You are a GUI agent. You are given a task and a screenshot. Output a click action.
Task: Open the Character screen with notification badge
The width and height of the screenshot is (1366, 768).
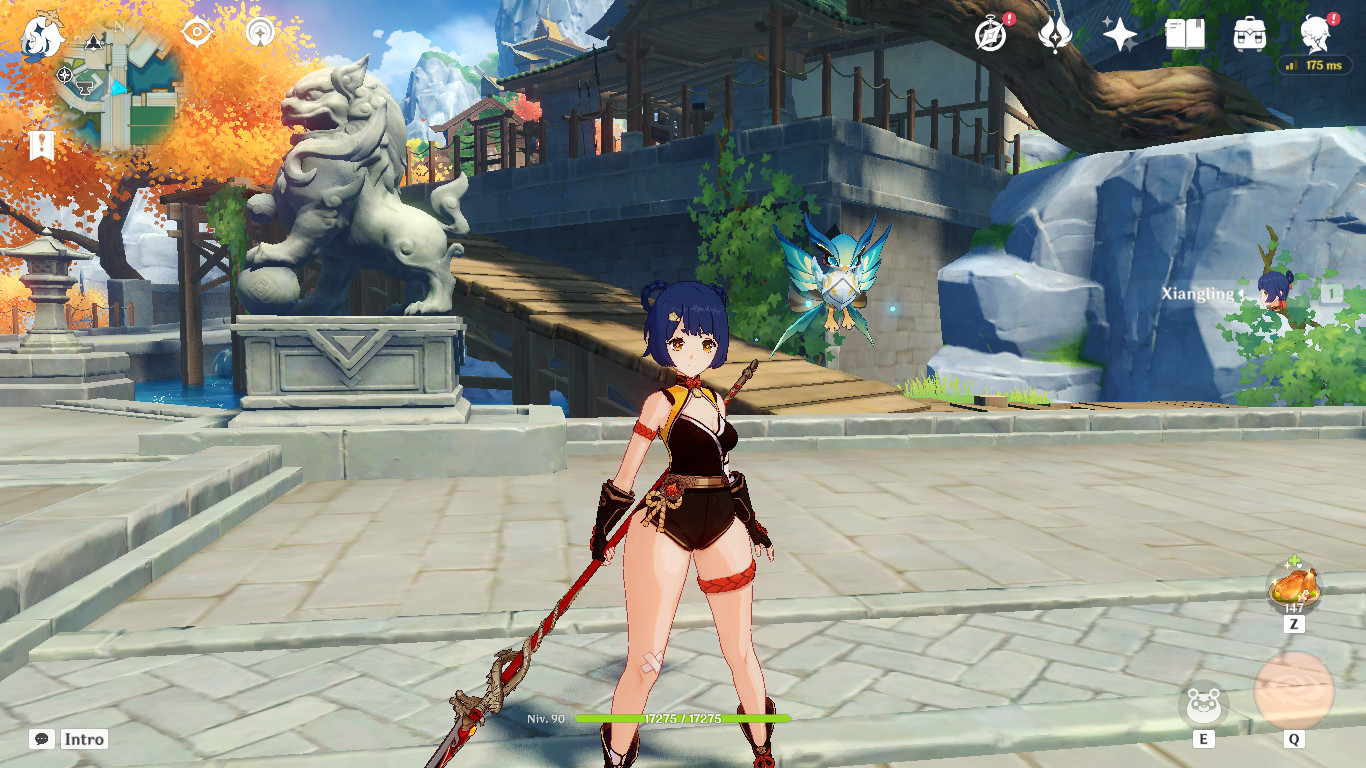point(1314,34)
